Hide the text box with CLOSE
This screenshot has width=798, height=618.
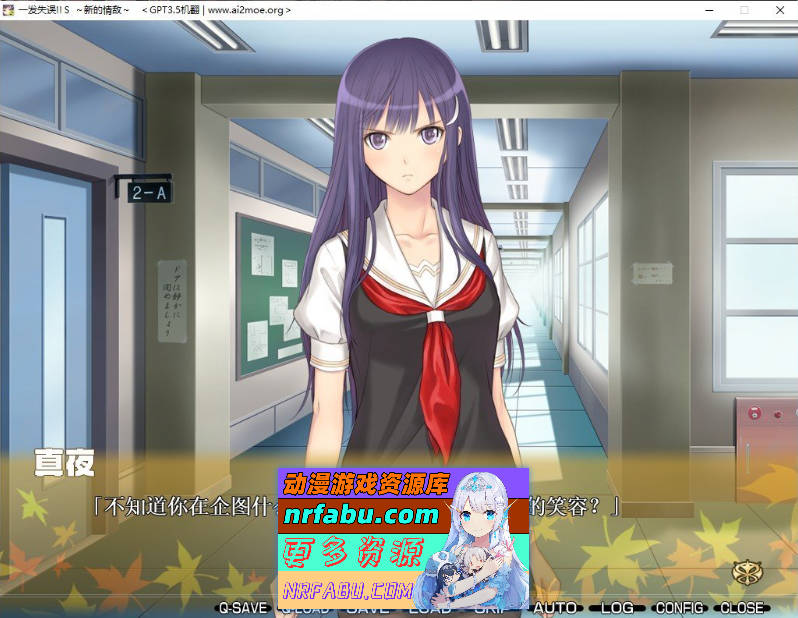coord(741,607)
